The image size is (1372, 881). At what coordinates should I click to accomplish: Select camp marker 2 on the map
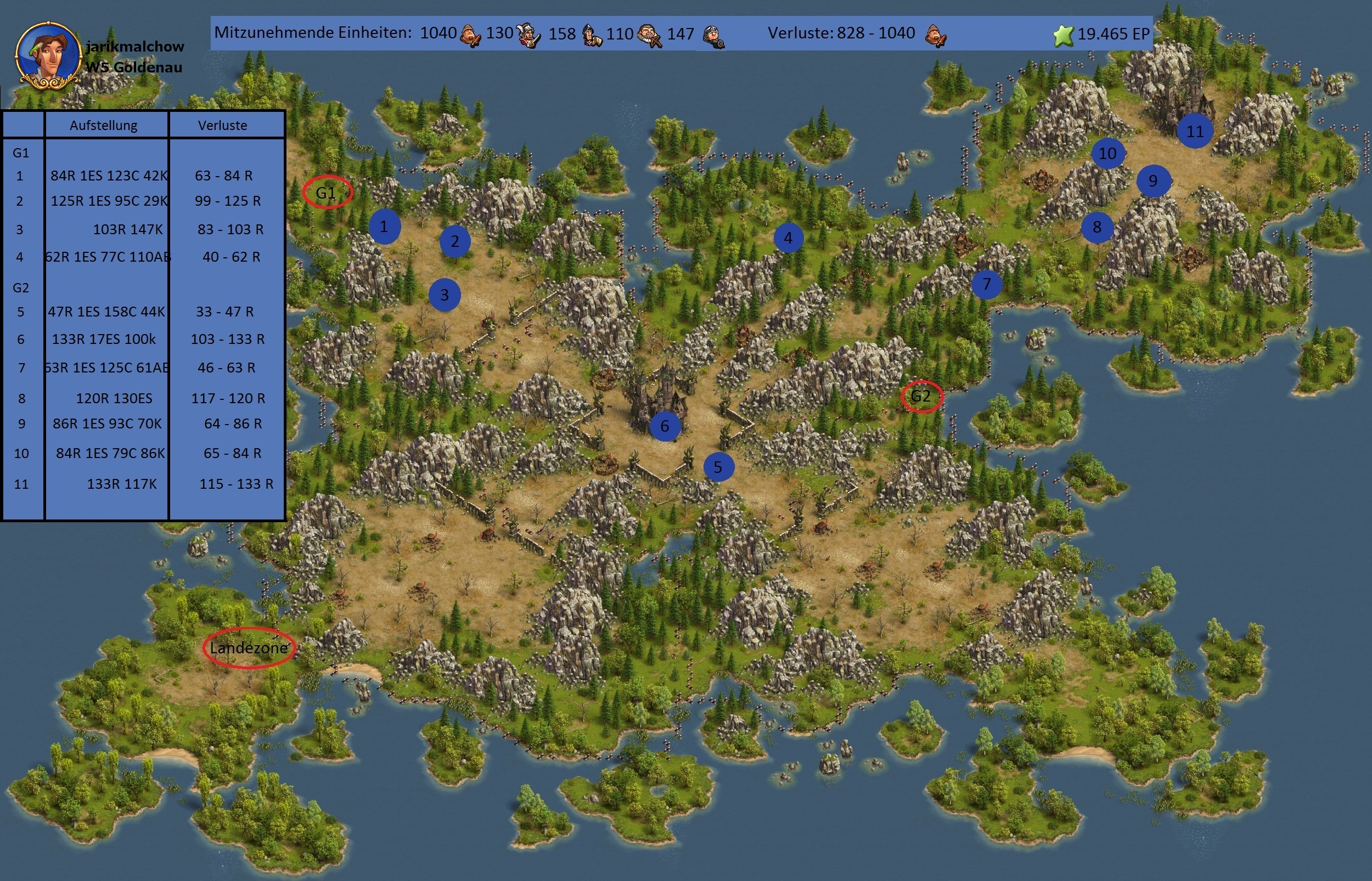[455, 241]
